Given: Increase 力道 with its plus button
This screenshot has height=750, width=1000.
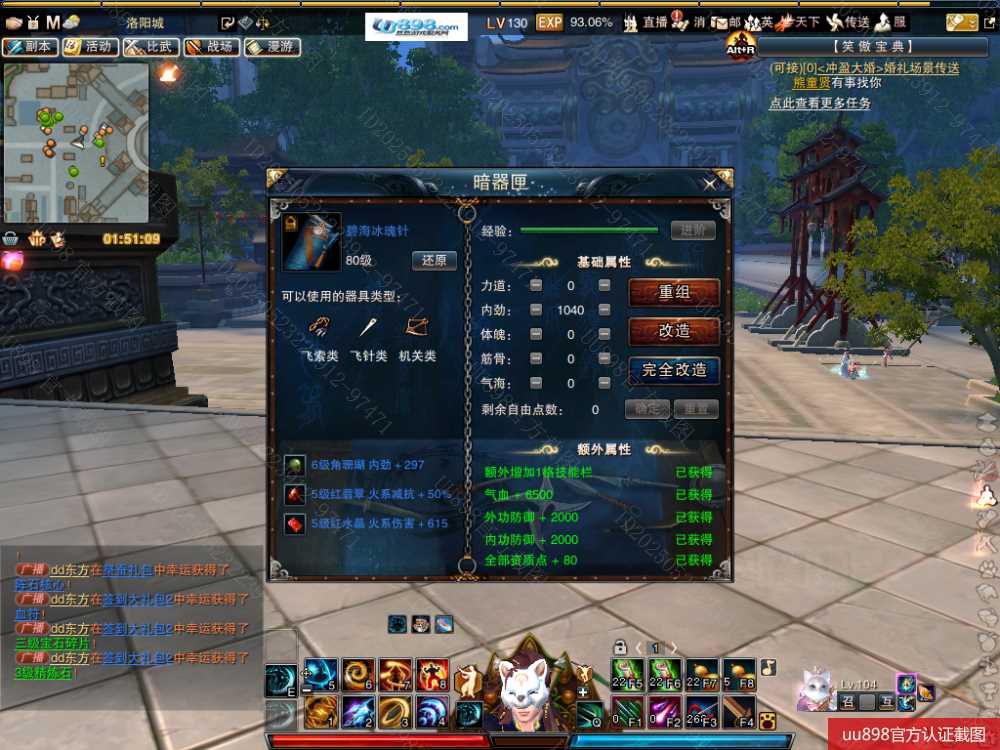Looking at the screenshot, I should click(604, 286).
